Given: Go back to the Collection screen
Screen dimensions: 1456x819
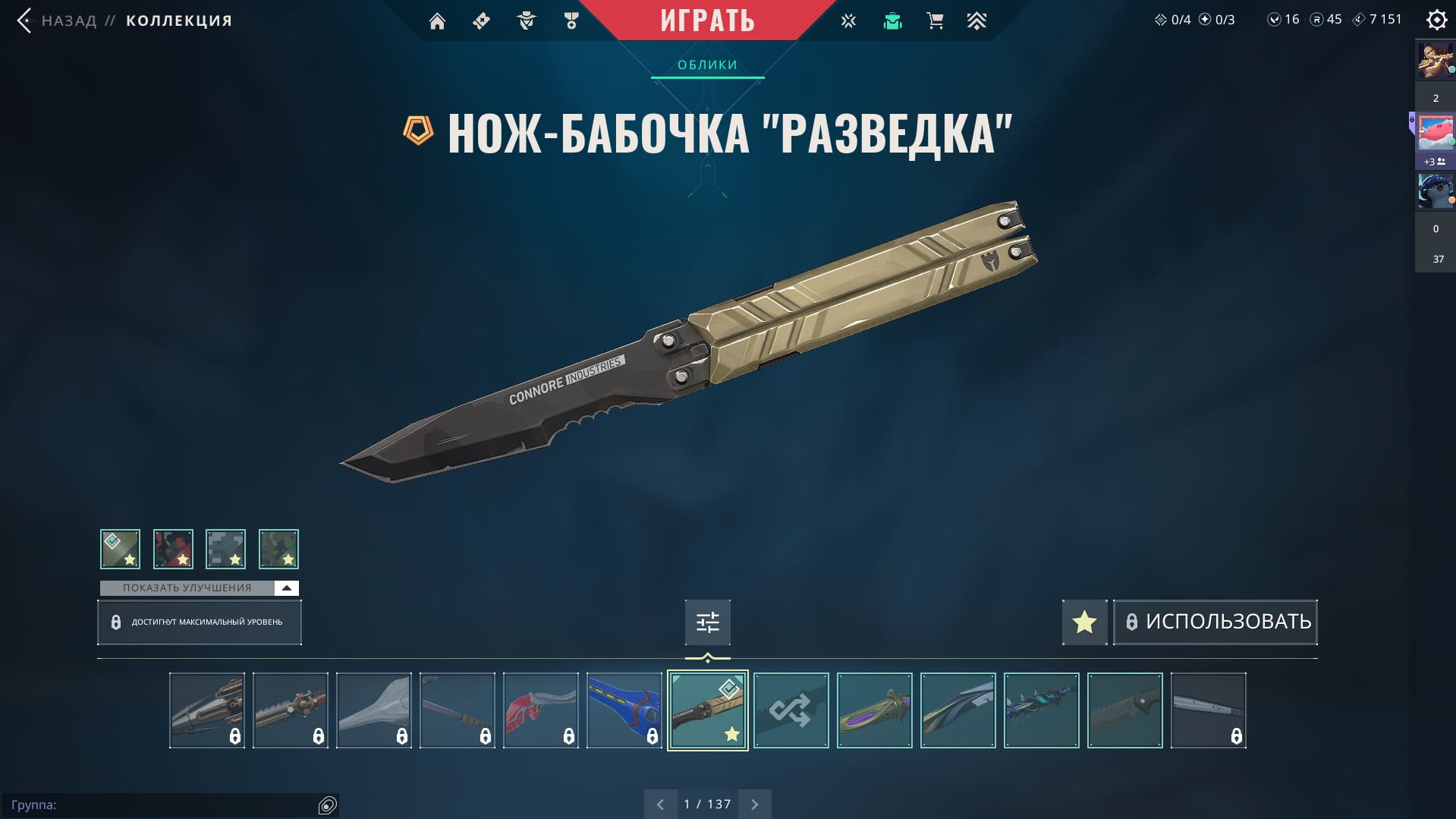Looking at the screenshot, I should pyautogui.click(x=68, y=20).
